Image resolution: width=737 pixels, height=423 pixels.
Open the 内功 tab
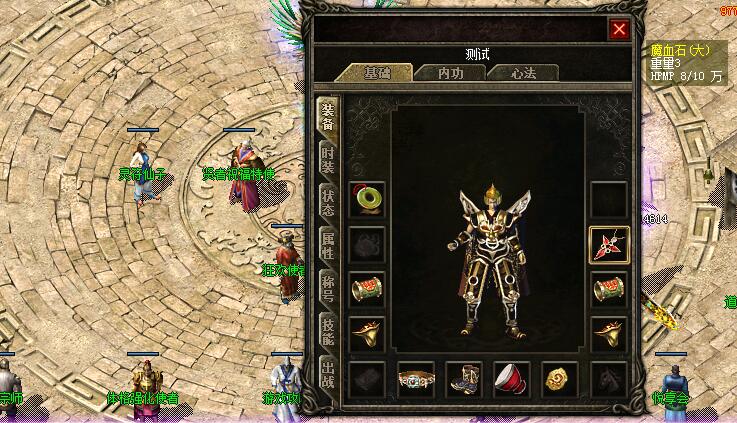pos(450,73)
